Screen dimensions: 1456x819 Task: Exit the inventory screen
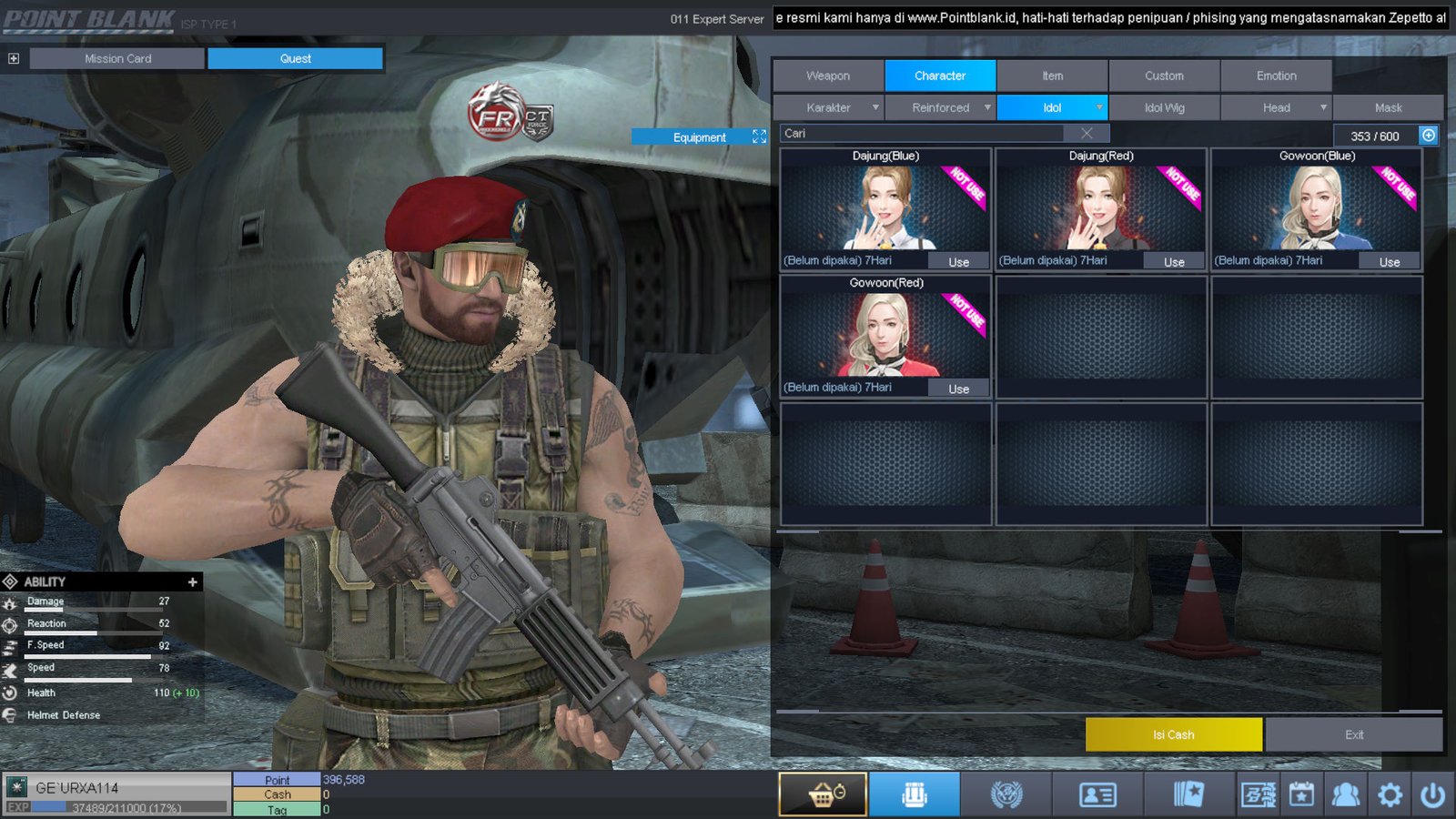(x=1354, y=734)
